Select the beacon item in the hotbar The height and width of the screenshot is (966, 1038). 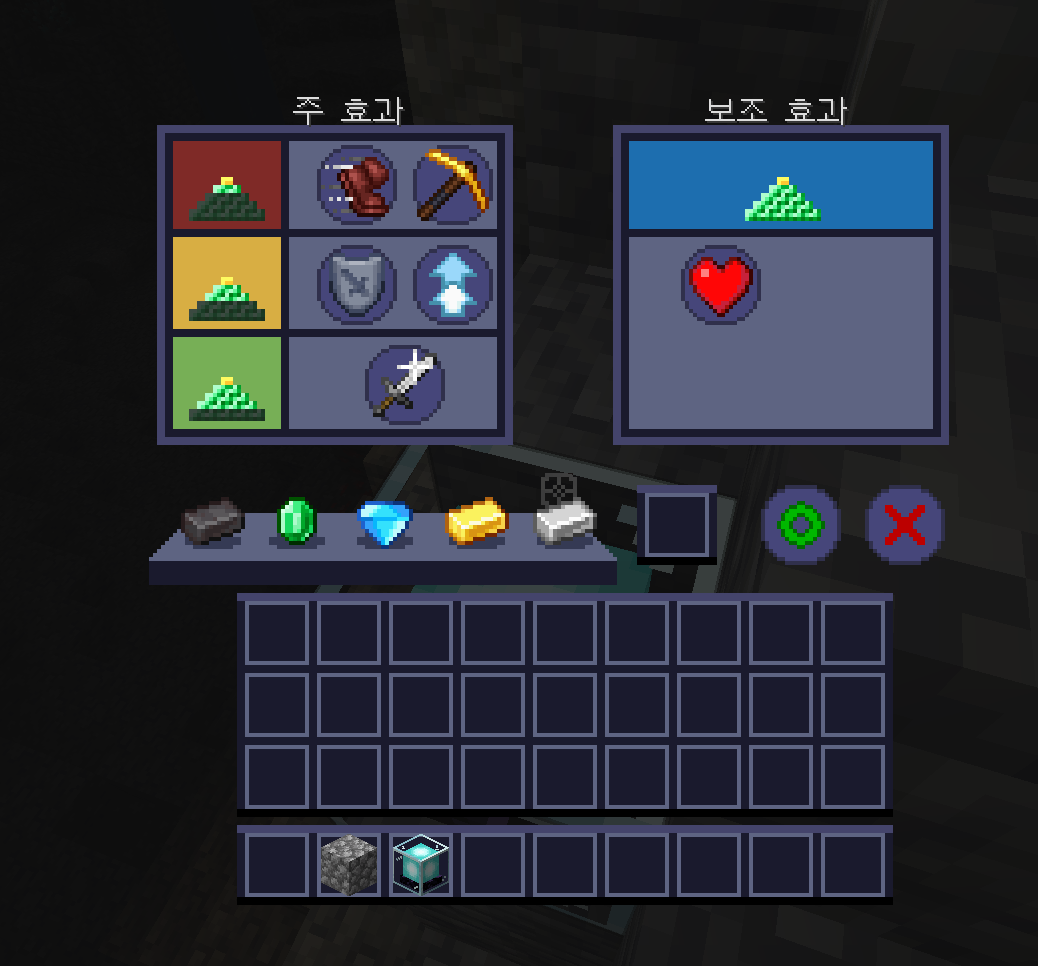[421, 865]
